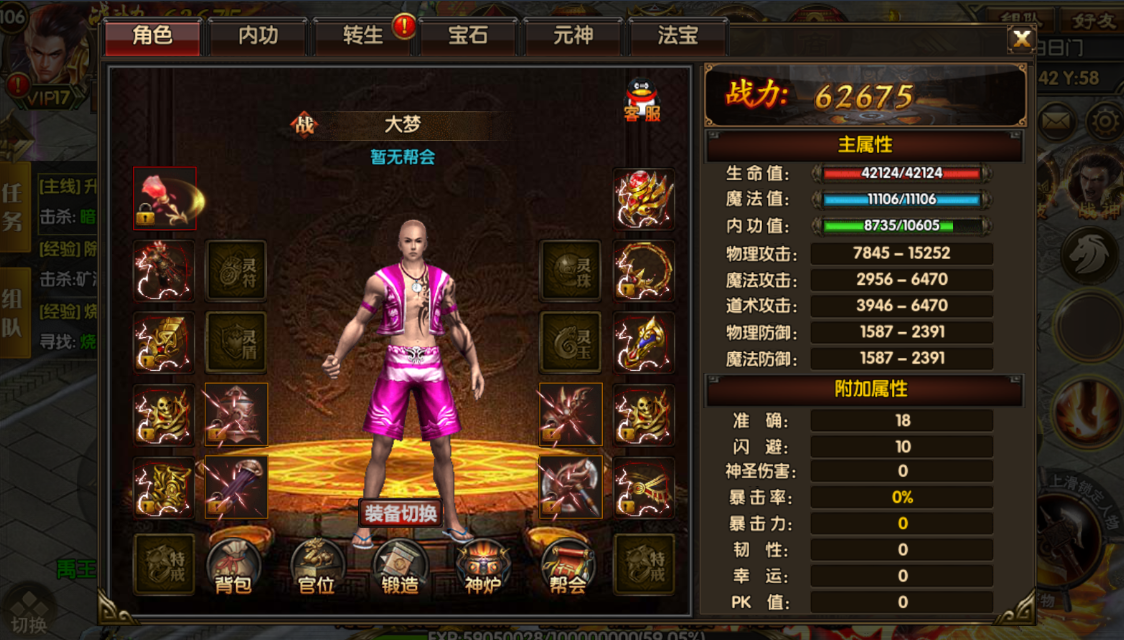The height and width of the screenshot is (640, 1124).
Task: Select the 角色 character tab
Action: (x=153, y=37)
